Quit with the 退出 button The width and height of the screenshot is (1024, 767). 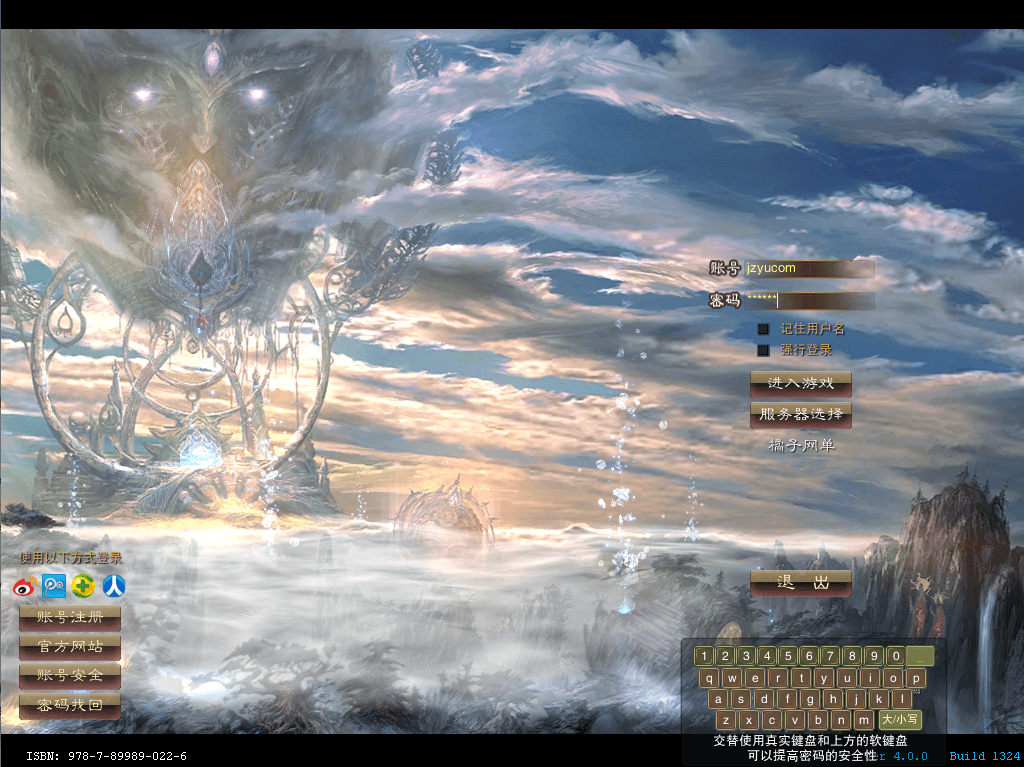[x=800, y=583]
